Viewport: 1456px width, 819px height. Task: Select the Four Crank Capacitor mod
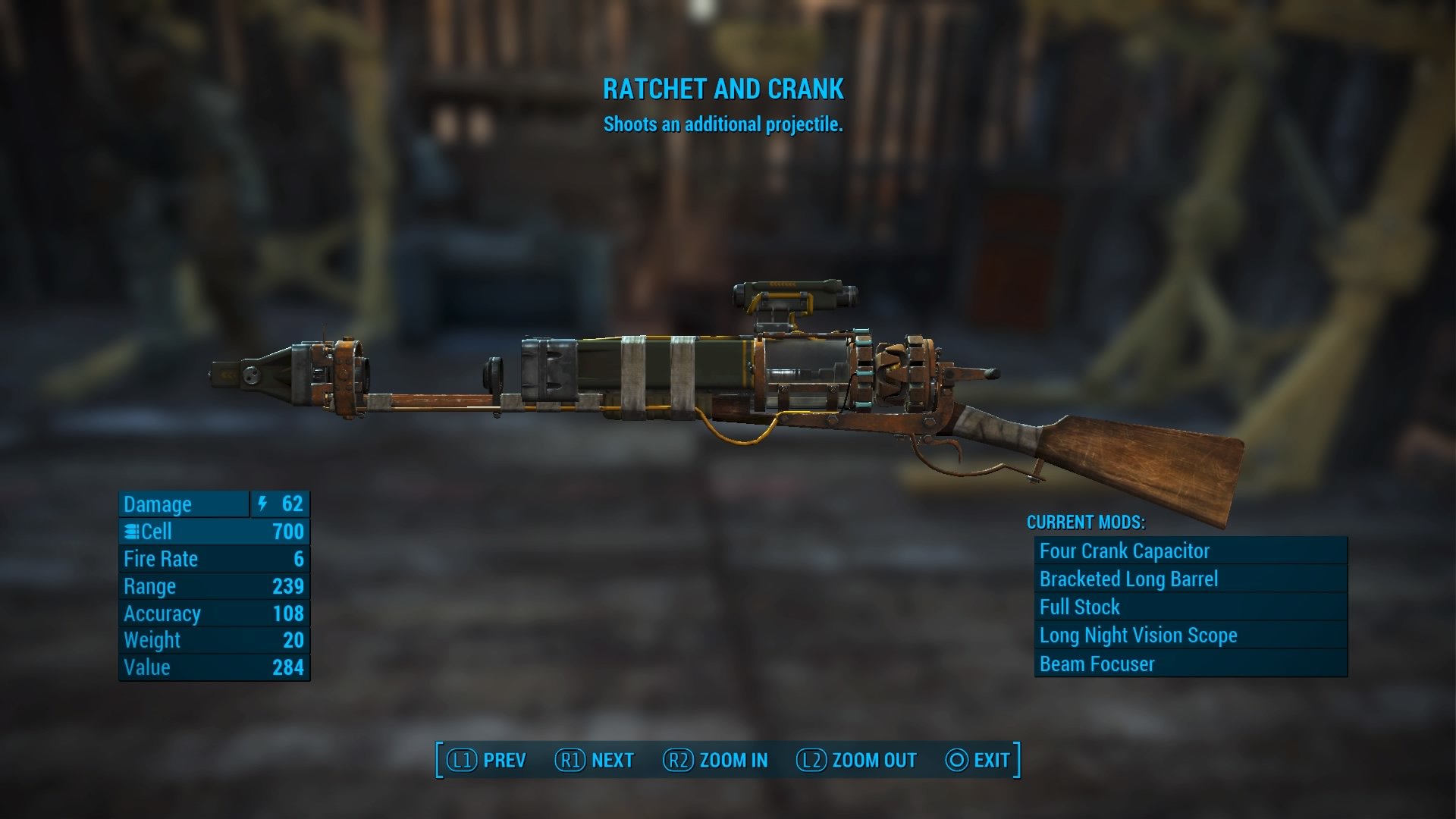(1190, 551)
